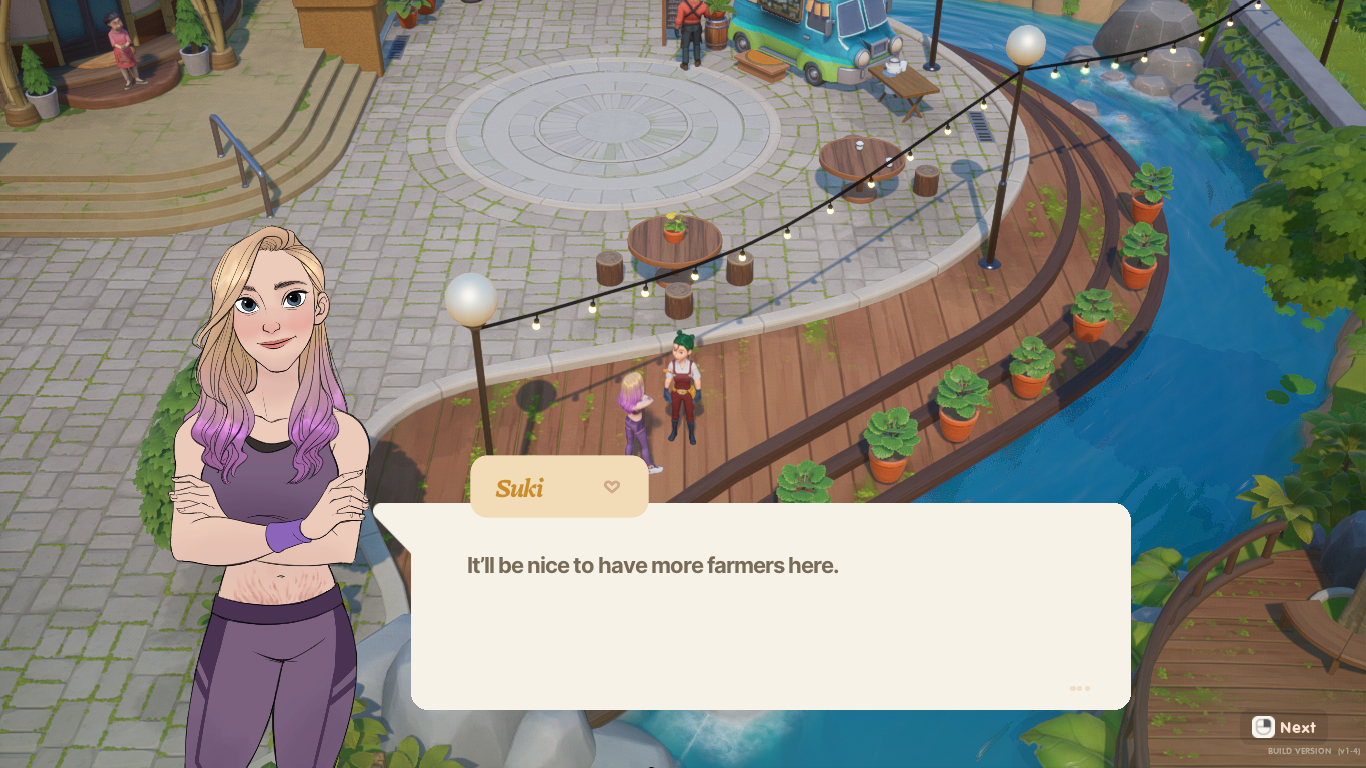Select the Suki name plate

(558, 488)
